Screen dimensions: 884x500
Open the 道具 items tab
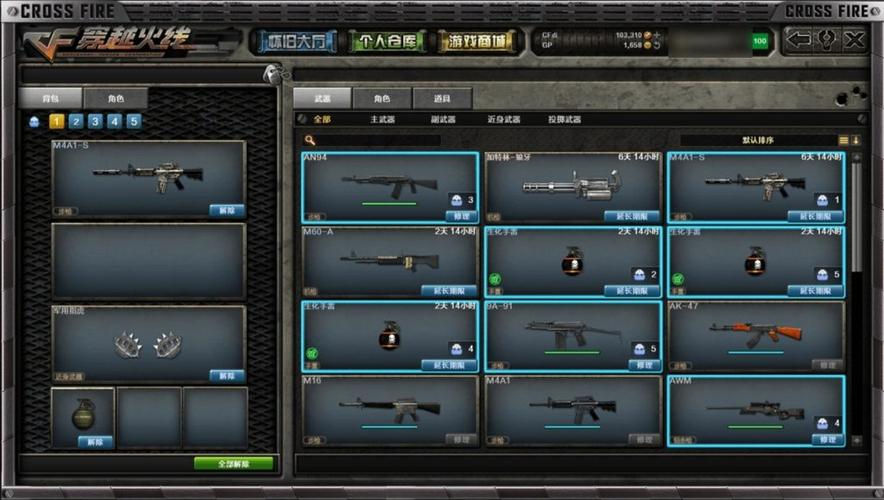click(x=442, y=98)
